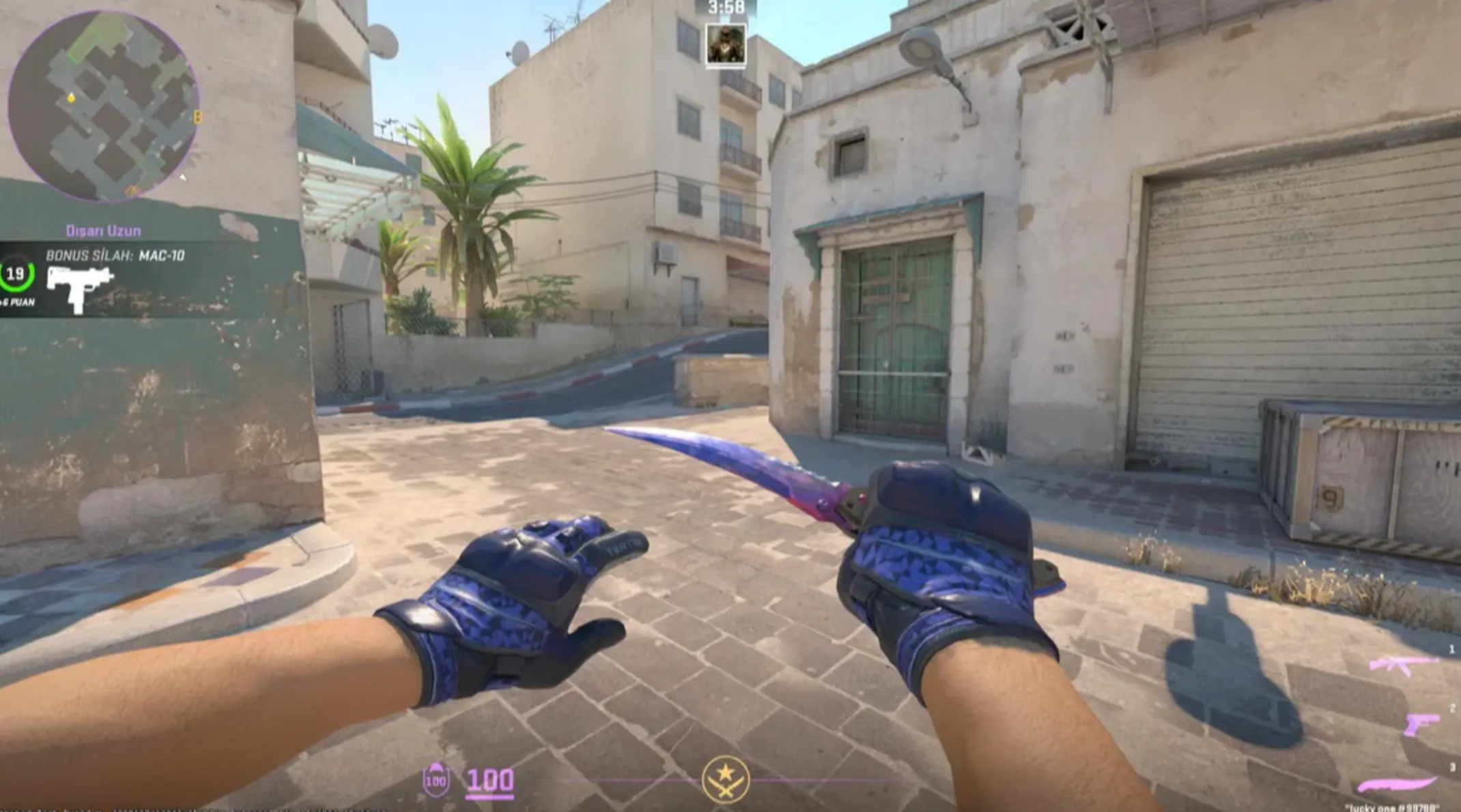Screen dimensions: 1461x812
Task: Click the B bombsite marker on the minimap
Action: [x=198, y=117]
